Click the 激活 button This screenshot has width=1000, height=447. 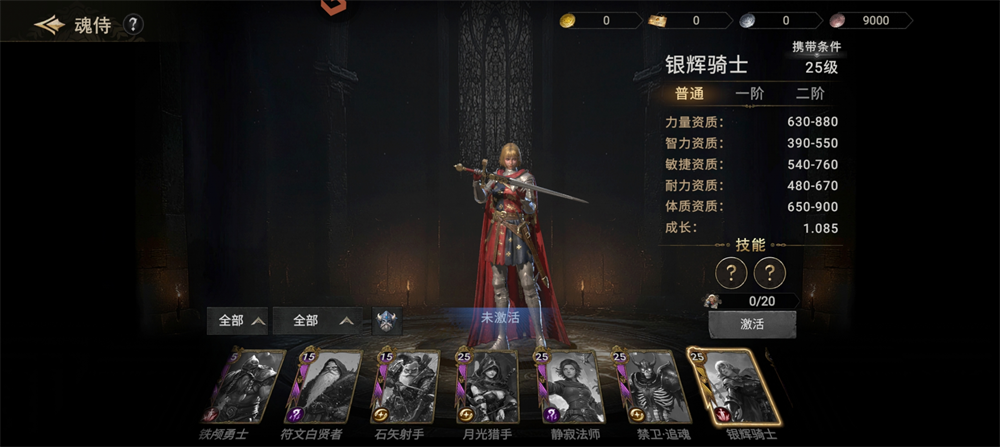(x=752, y=325)
